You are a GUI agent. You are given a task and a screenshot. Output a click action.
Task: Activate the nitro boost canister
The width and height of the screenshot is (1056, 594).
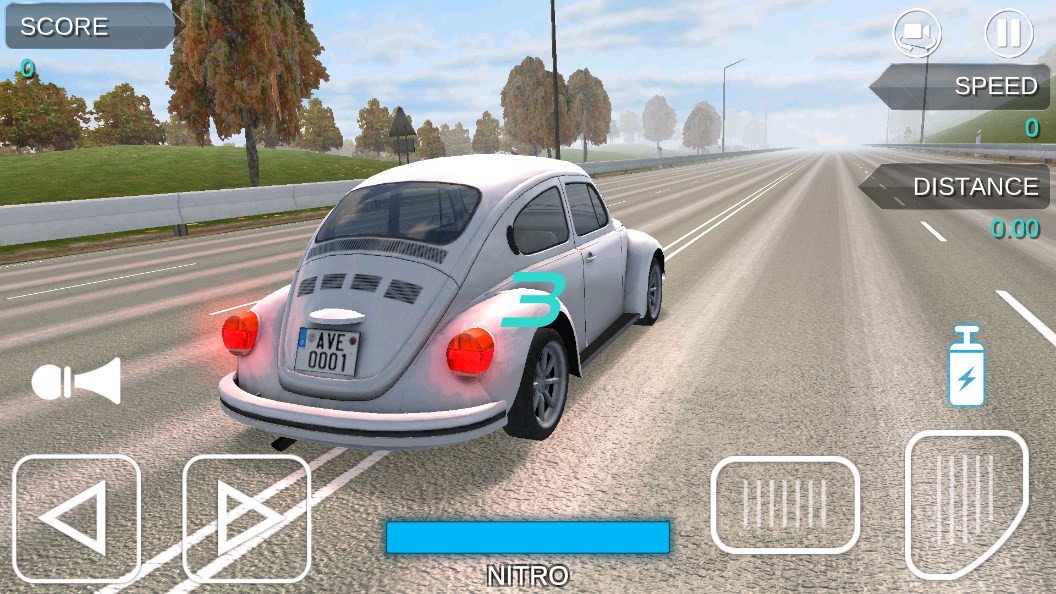pyautogui.click(x=966, y=367)
